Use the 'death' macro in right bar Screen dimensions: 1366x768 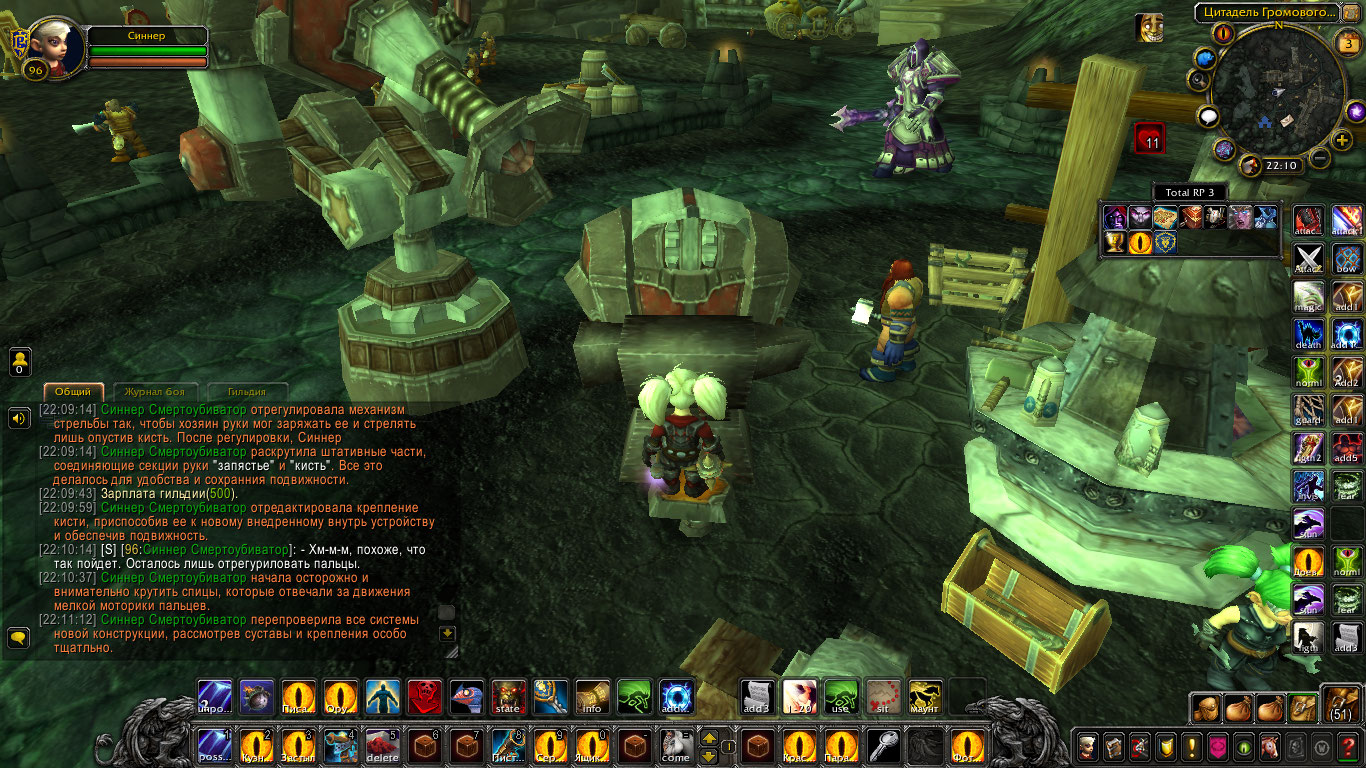(1309, 333)
